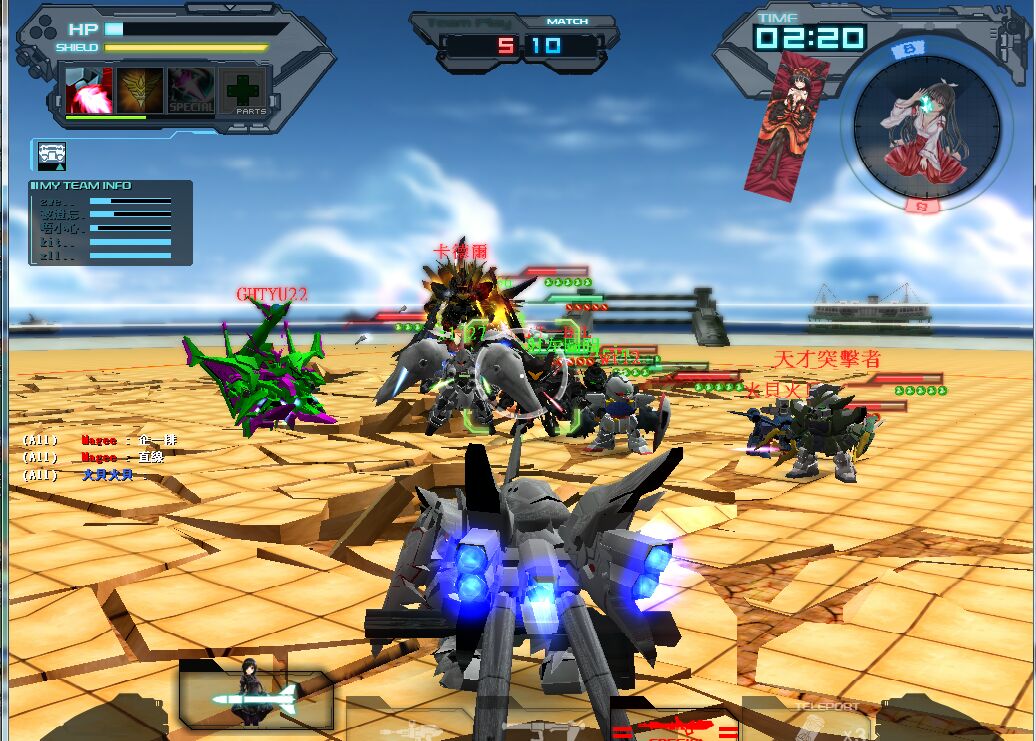Toggle the robot icon above team info
The height and width of the screenshot is (741, 1036).
point(52,155)
